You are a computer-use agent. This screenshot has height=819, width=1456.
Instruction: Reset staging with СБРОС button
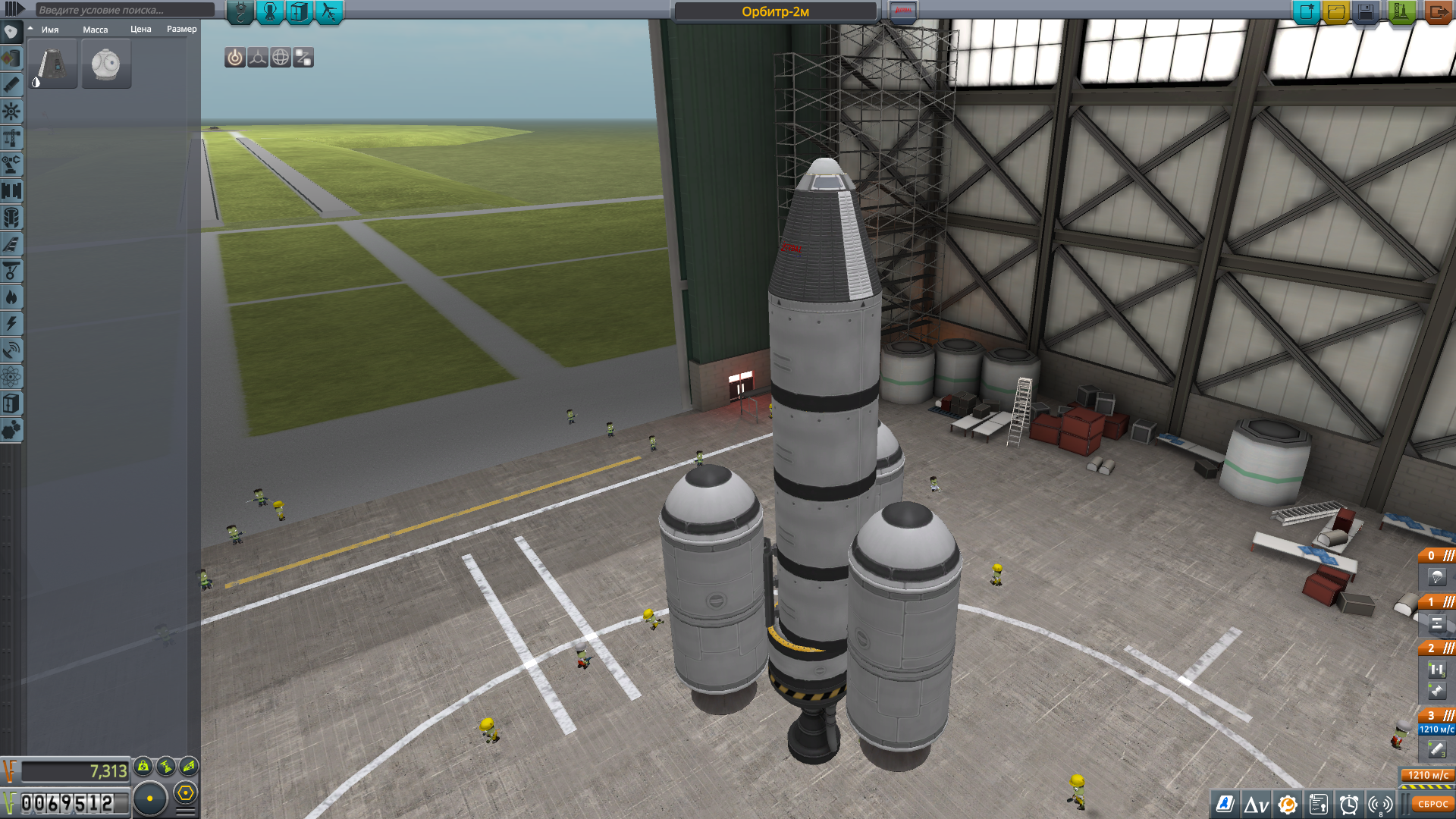pos(1432,805)
